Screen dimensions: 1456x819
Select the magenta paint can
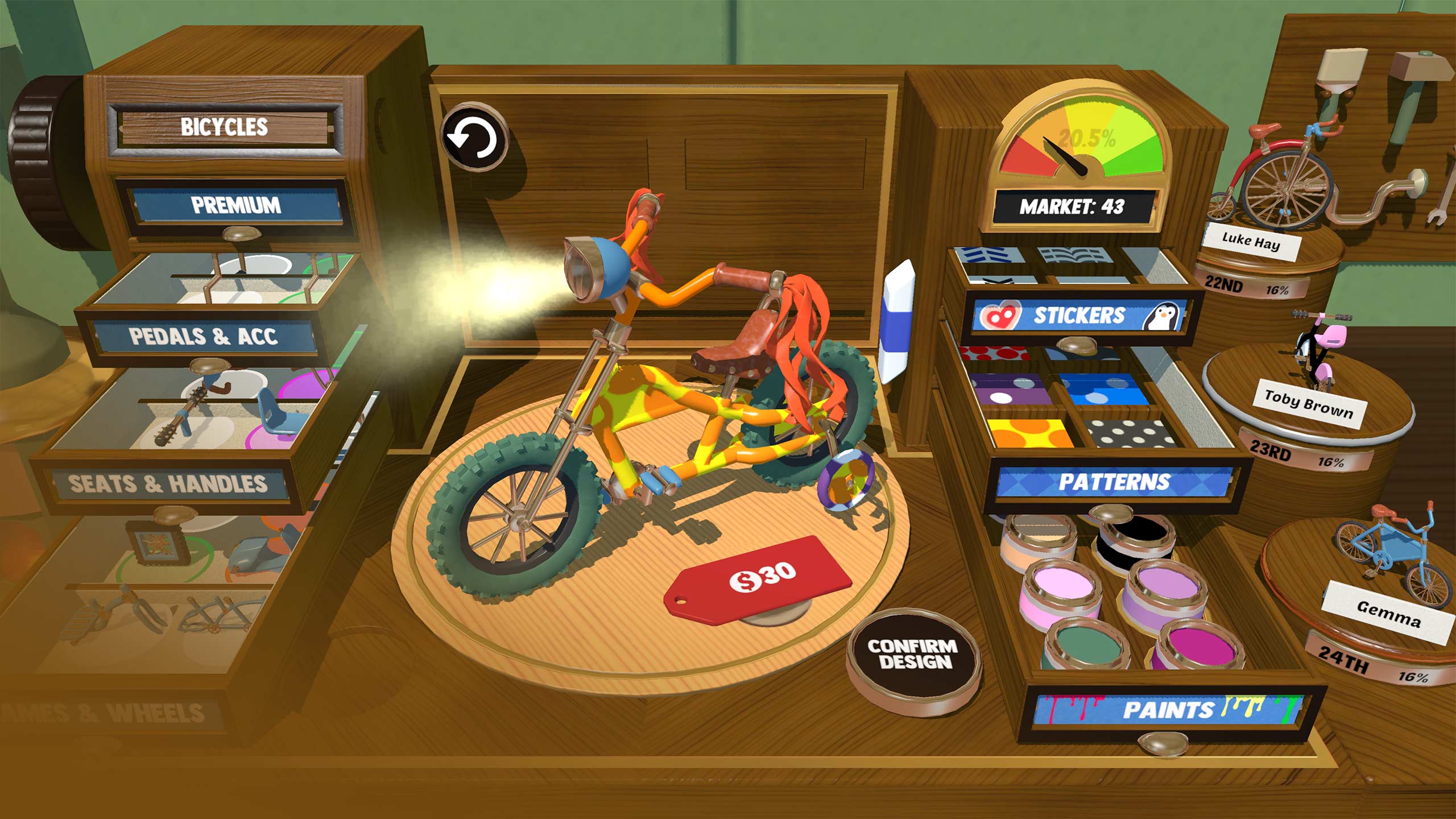pyautogui.click(x=1198, y=648)
